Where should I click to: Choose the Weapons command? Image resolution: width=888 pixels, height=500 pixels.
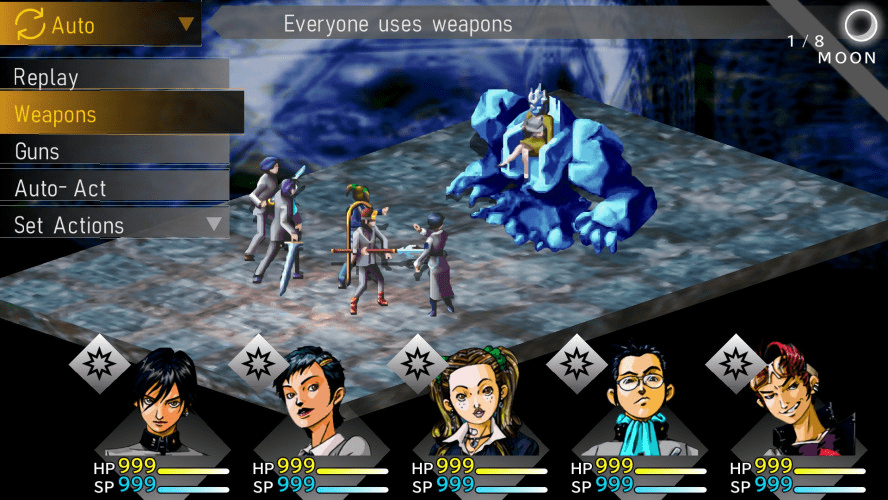[120, 114]
